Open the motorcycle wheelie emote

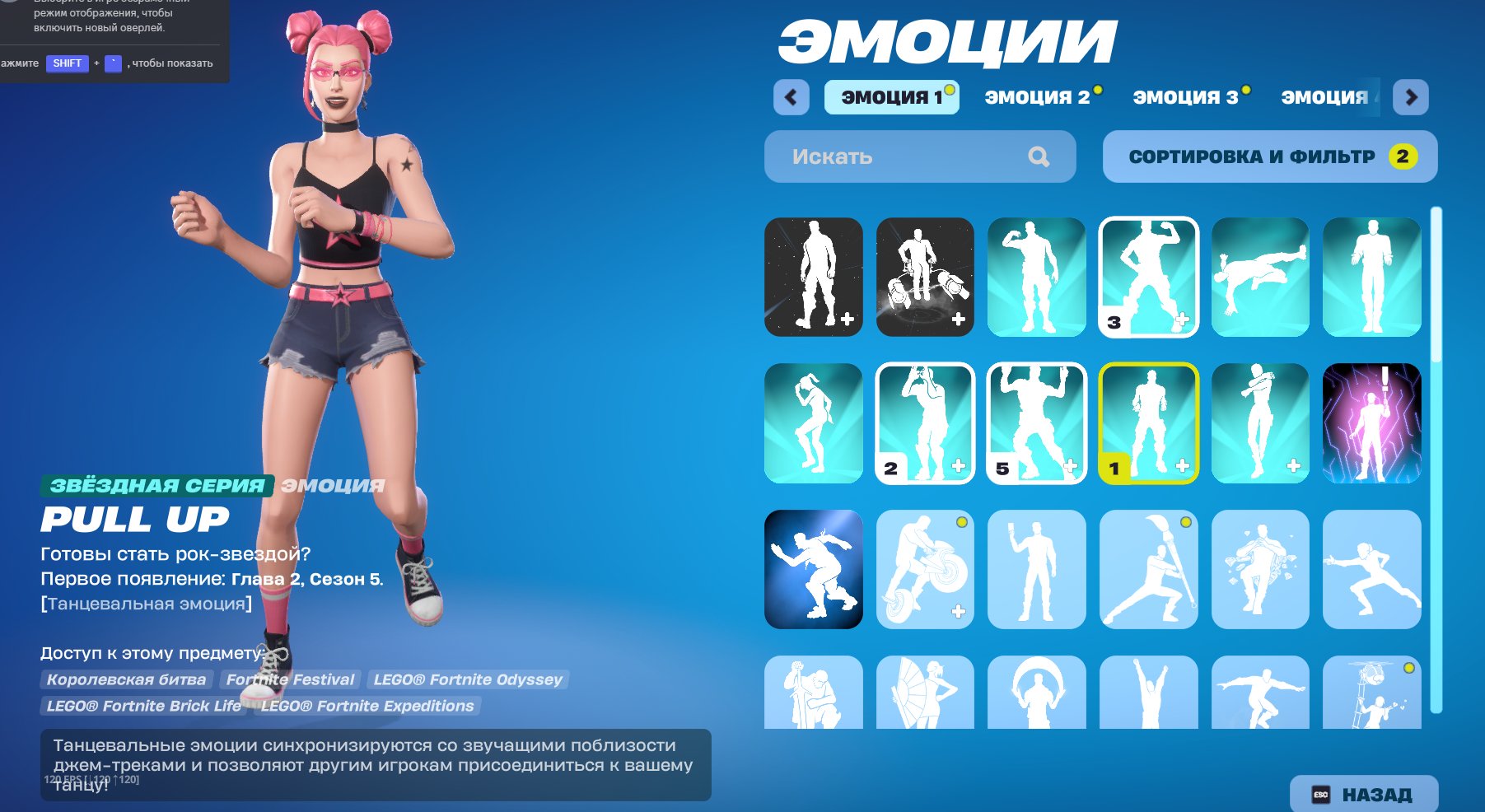coord(926,568)
